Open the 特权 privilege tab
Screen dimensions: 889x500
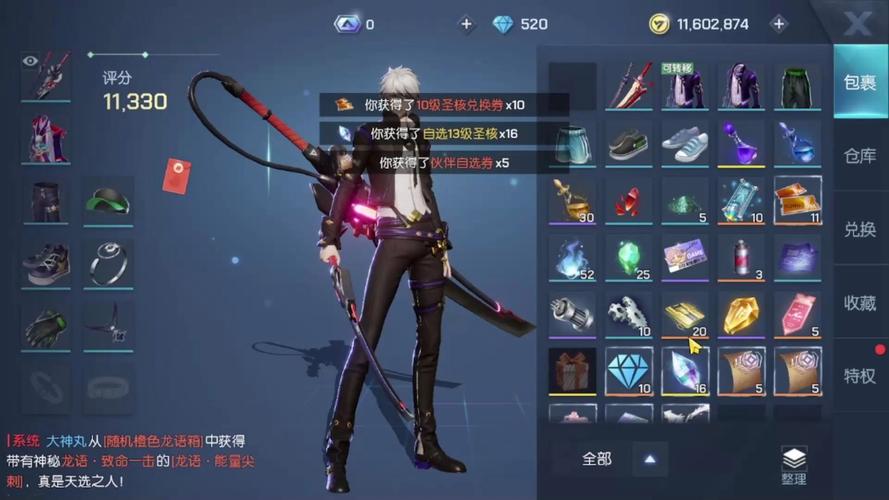coord(860,375)
